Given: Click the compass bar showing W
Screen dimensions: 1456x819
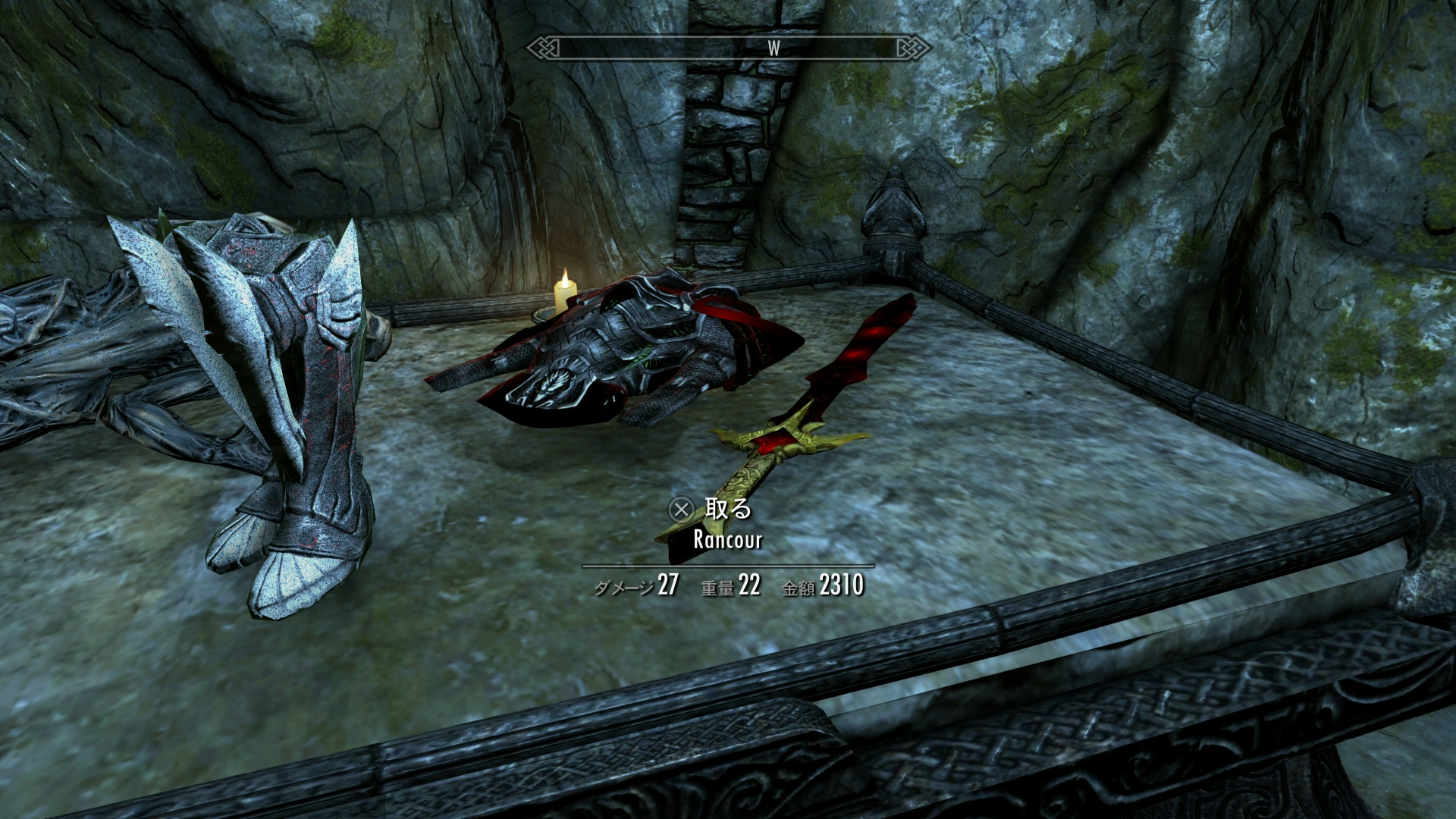Looking at the screenshot, I should pyautogui.click(x=728, y=49).
